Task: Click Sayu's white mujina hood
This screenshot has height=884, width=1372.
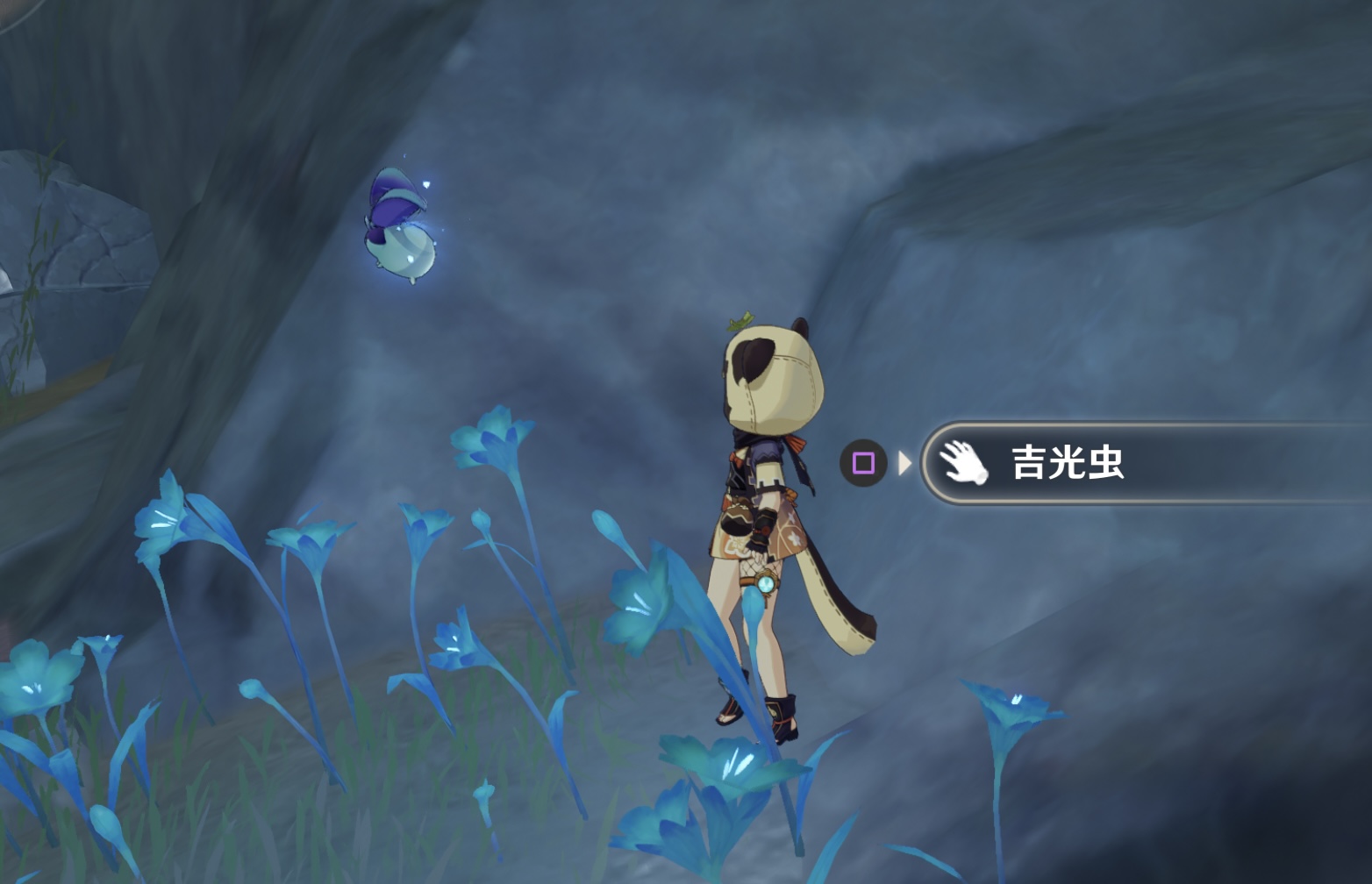Action: [772, 373]
